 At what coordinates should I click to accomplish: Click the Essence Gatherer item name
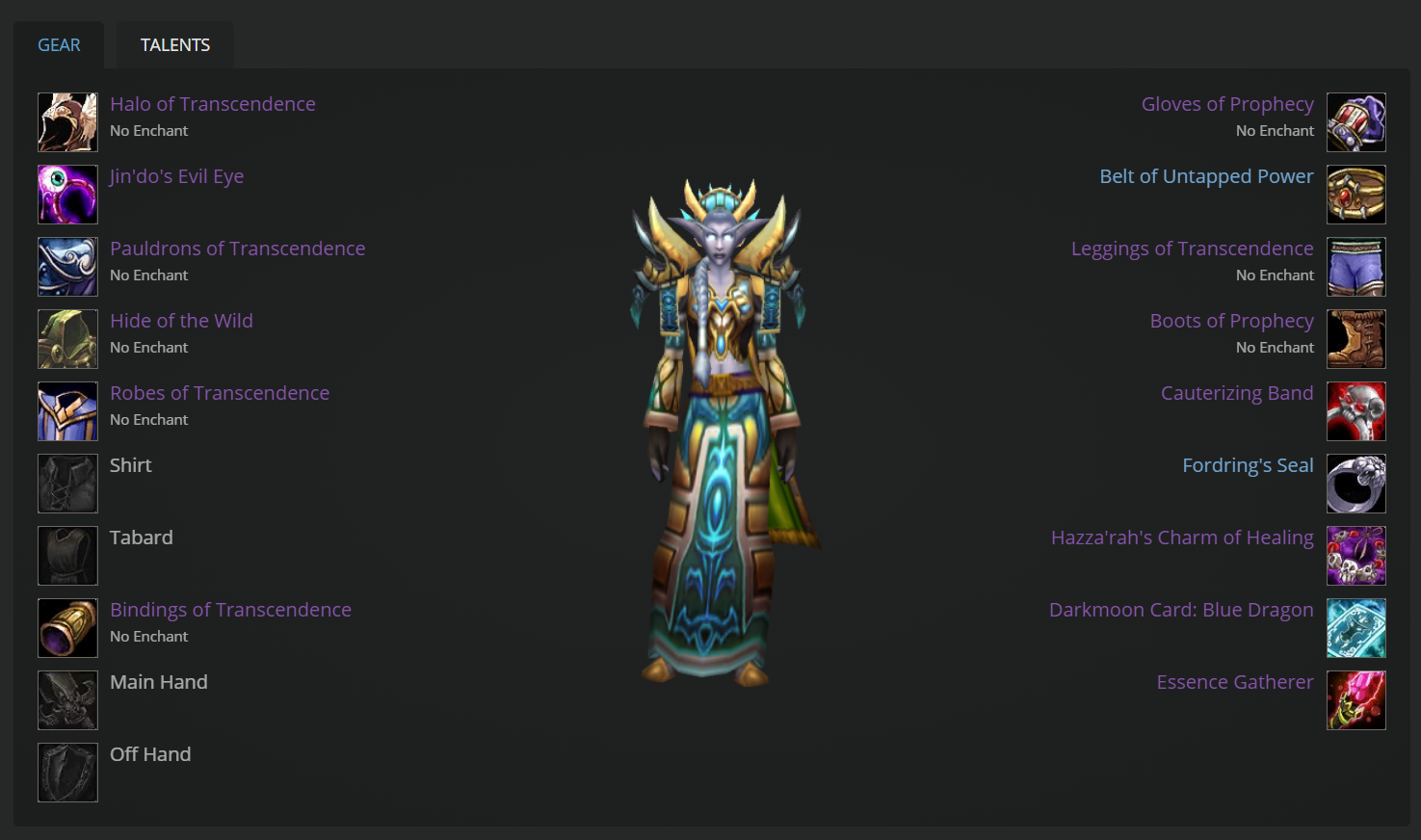tap(1234, 682)
